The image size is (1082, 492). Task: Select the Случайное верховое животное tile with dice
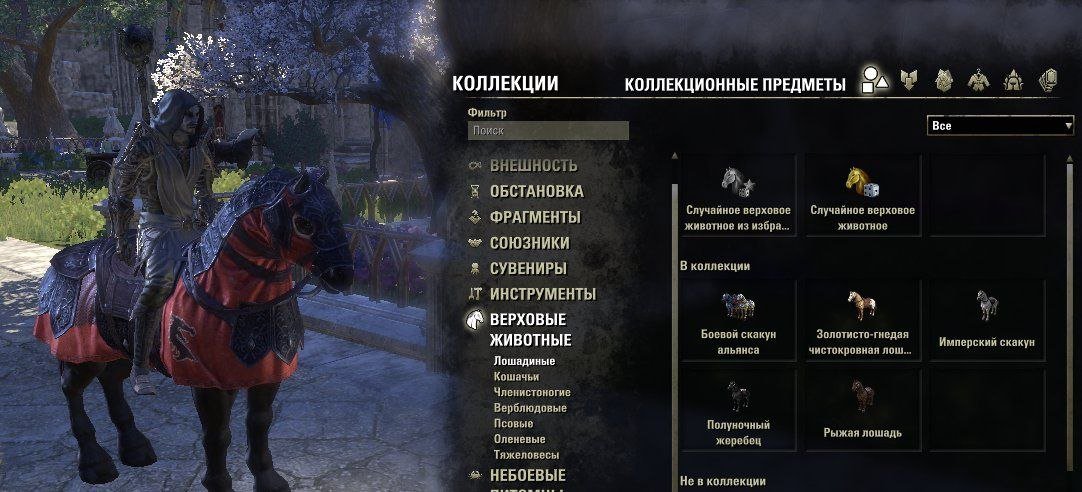point(862,196)
